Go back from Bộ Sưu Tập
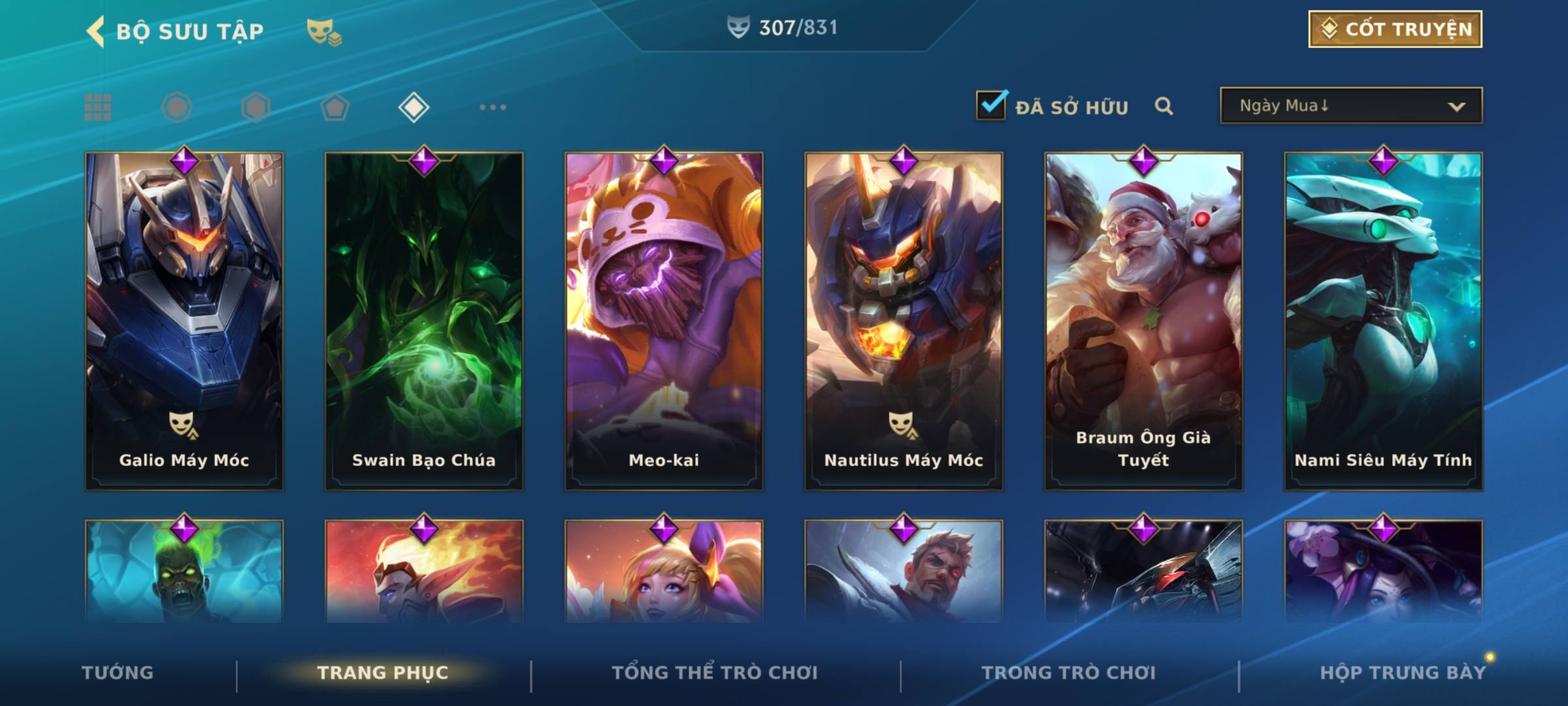Screen dimensions: 1568x706 coord(96,31)
